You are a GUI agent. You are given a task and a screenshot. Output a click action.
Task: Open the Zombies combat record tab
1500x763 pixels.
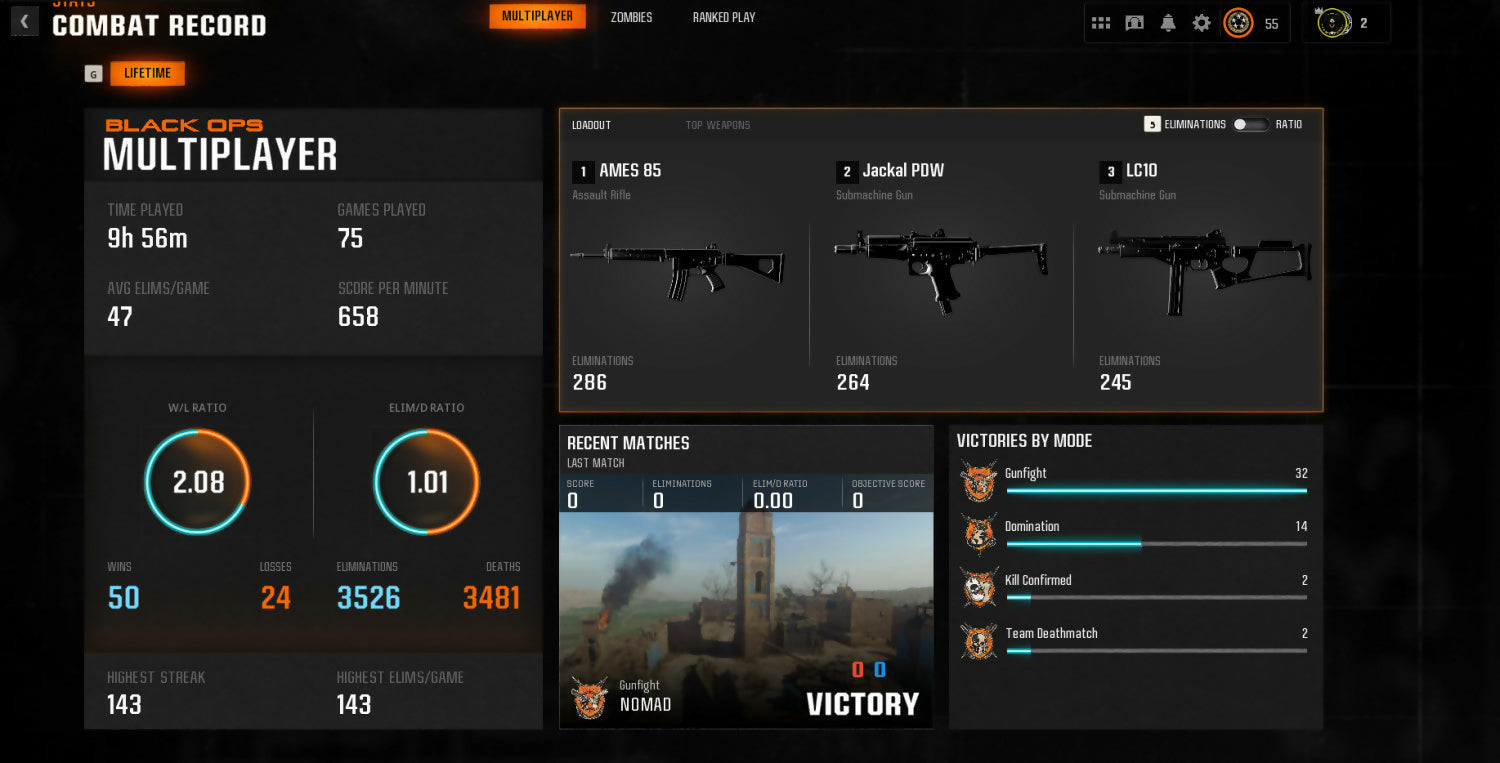pos(631,17)
